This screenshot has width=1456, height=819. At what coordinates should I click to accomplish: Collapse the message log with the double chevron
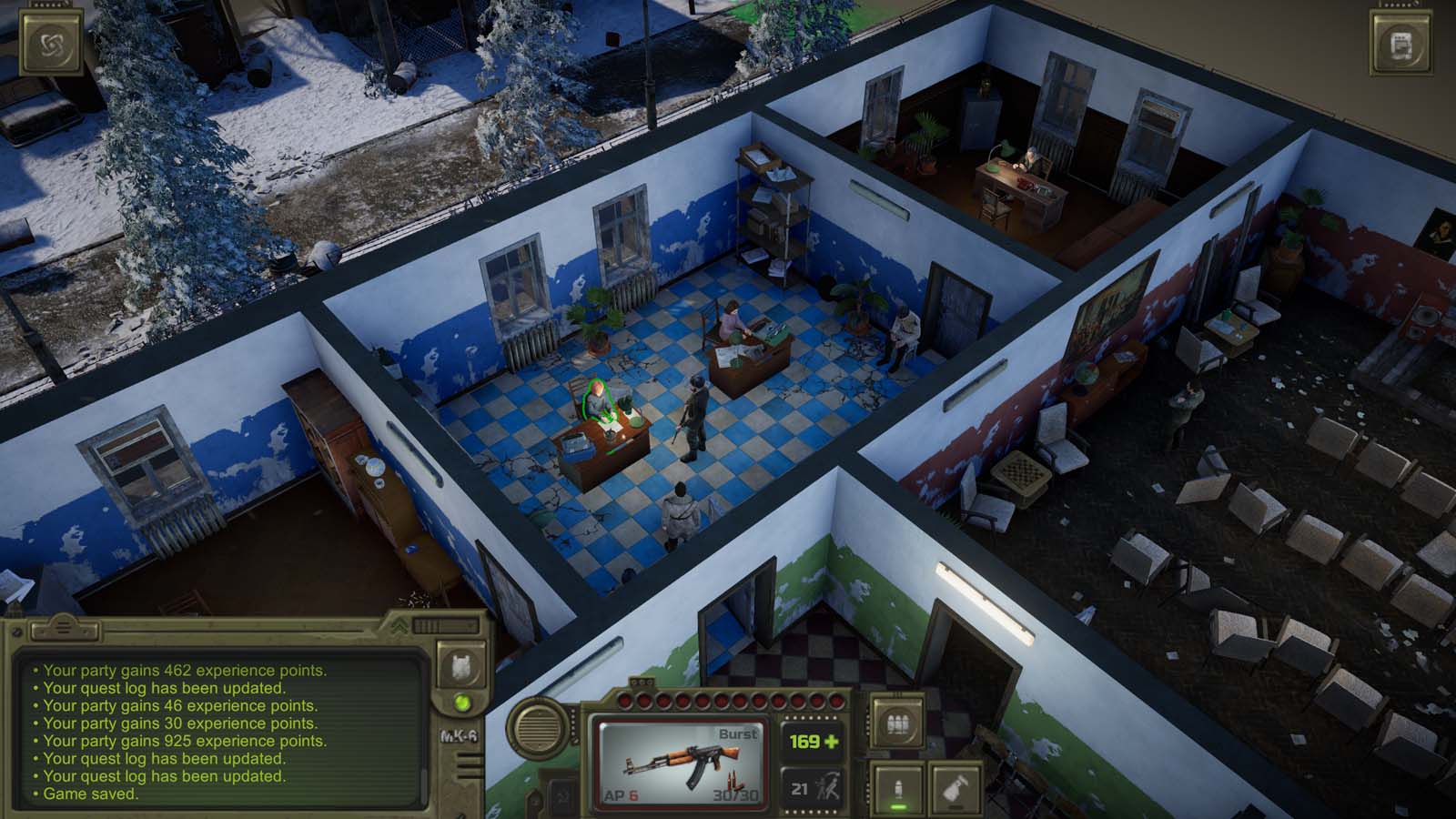pyautogui.click(x=399, y=625)
